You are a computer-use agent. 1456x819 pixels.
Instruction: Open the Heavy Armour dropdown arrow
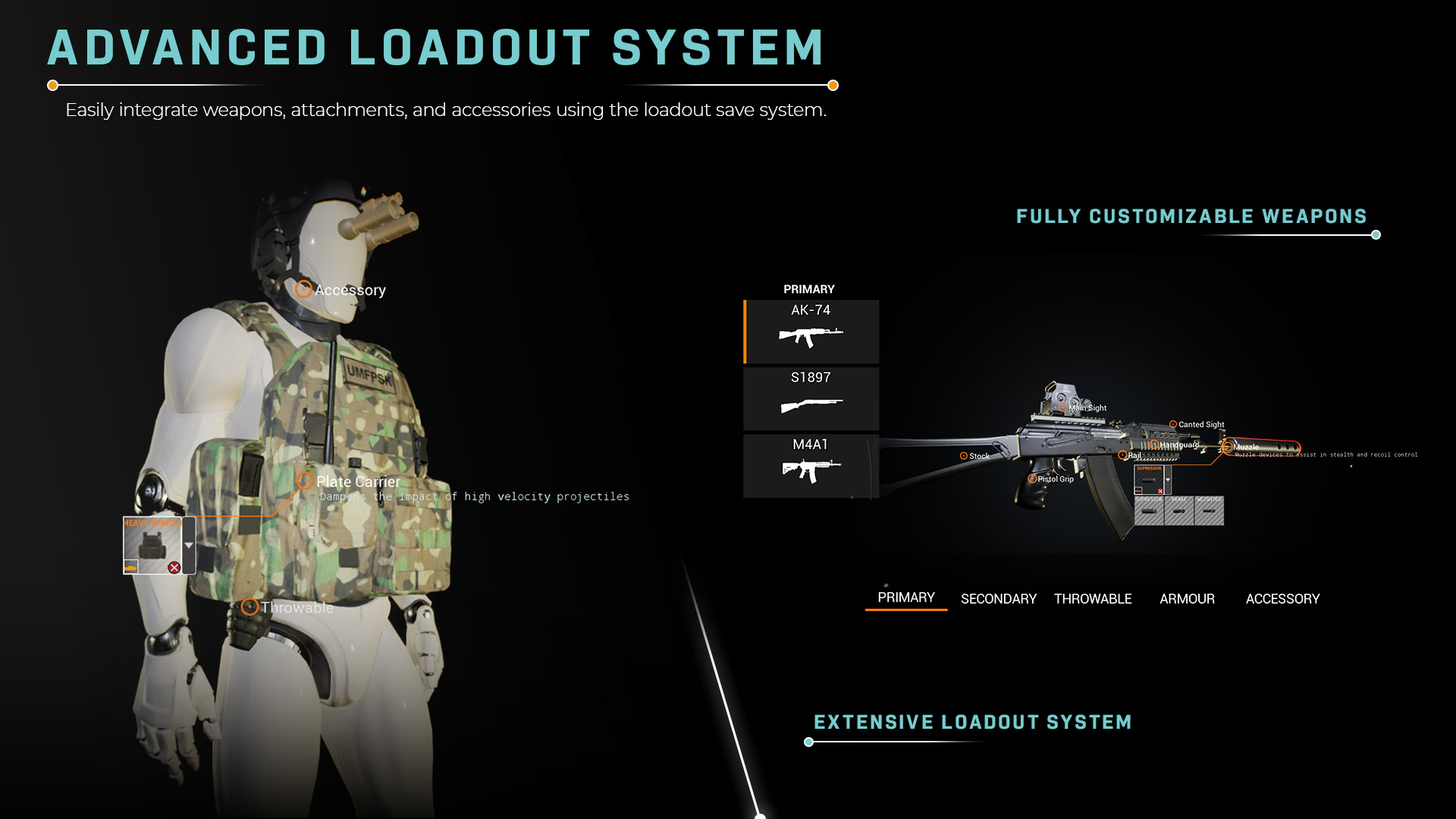[x=189, y=545]
